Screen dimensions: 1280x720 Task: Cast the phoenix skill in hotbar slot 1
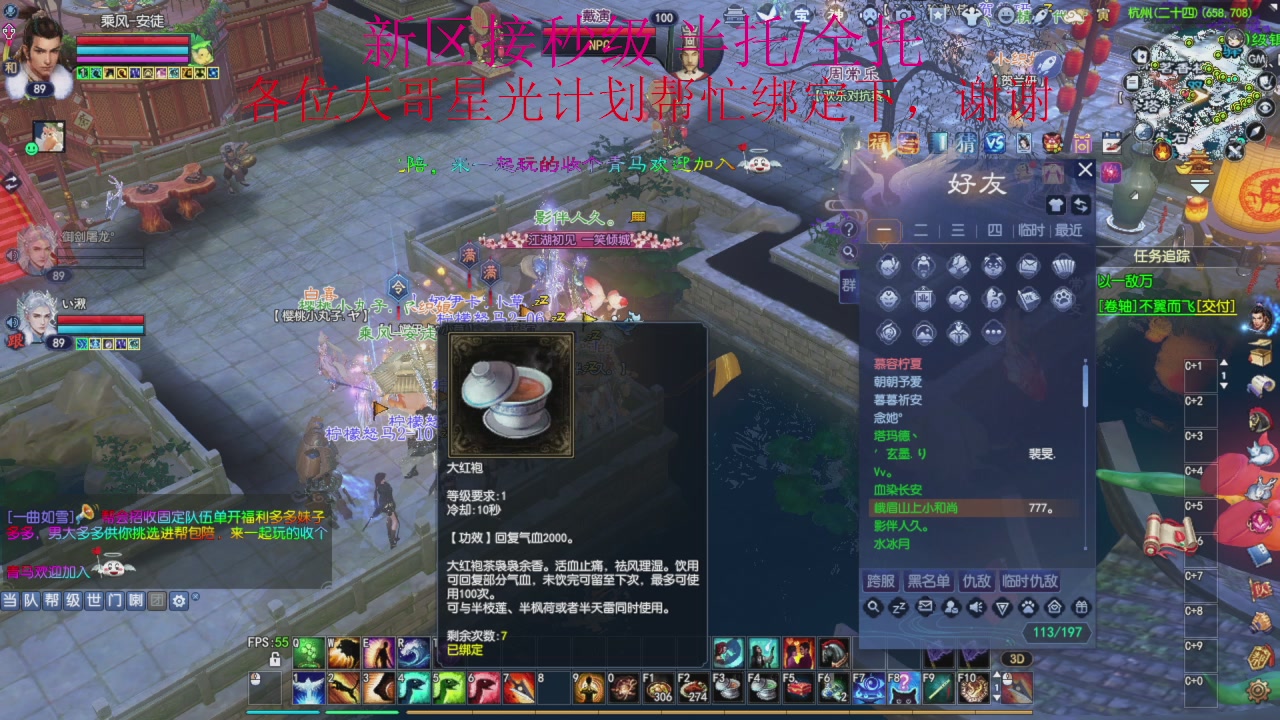pos(308,686)
